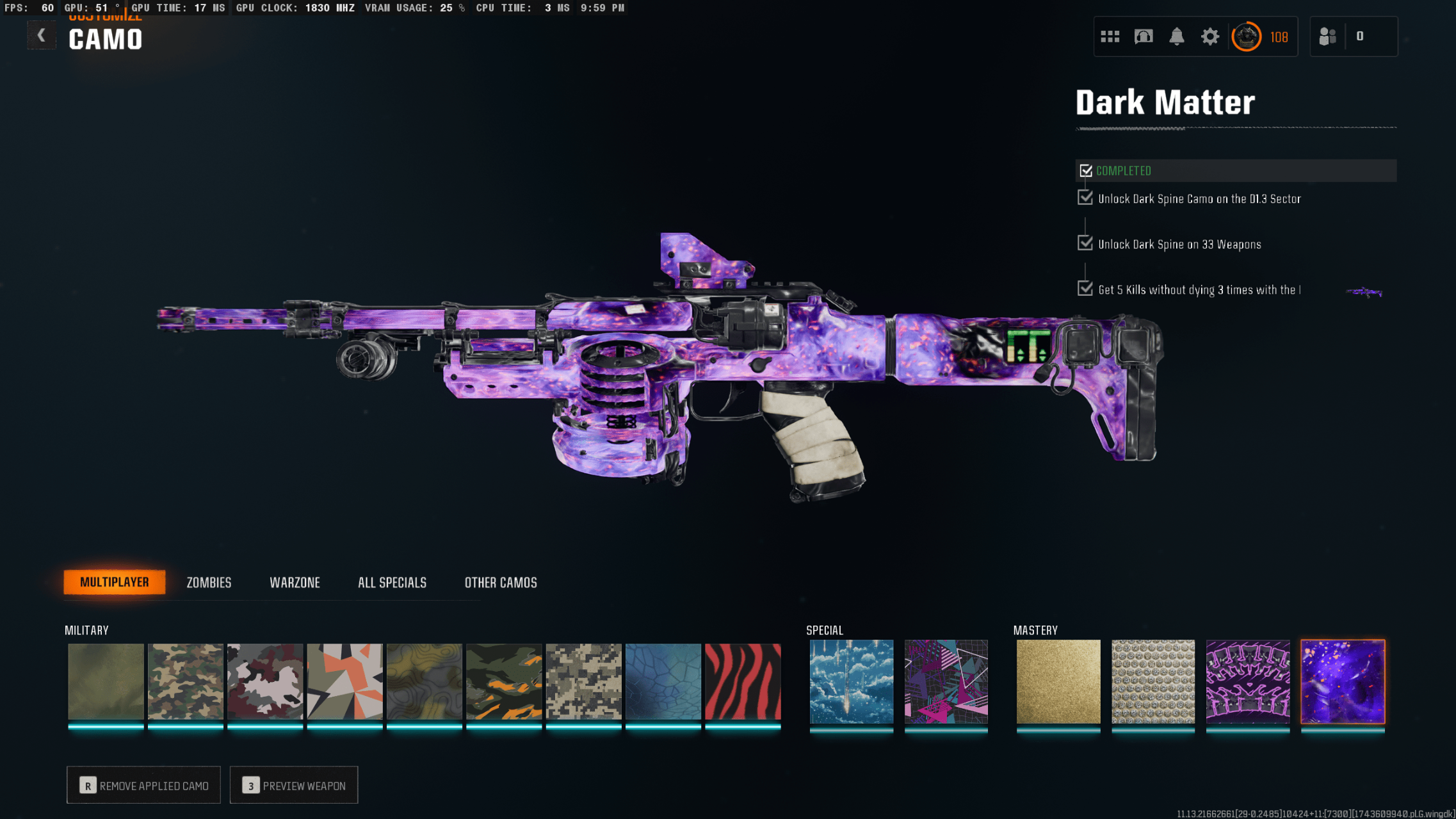Screen dimensions: 1456x819
Task: Select the gold mastery camo
Action: click(x=1058, y=682)
